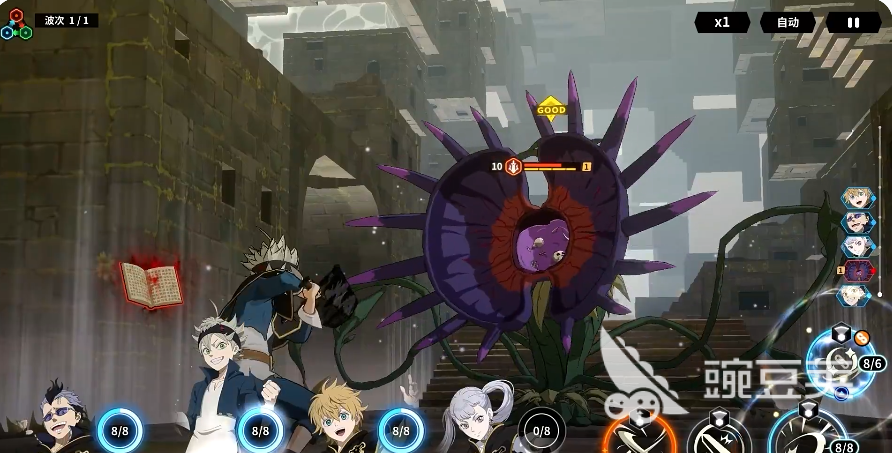Screen dimensions: 892x453
Task: Select the top blond portrait in turn order
Action: click(x=856, y=198)
